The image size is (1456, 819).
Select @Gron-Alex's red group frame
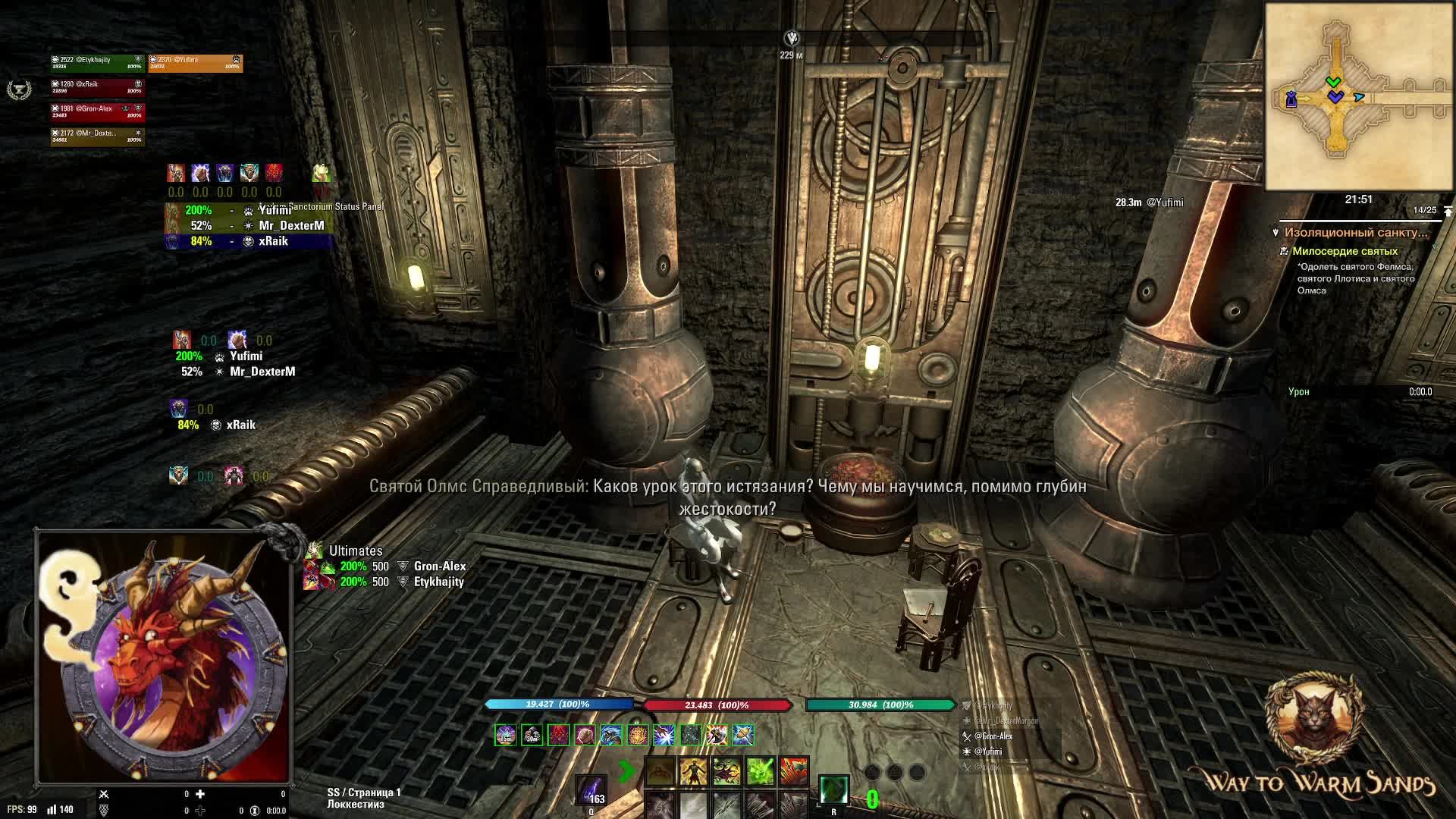click(96, 111)
